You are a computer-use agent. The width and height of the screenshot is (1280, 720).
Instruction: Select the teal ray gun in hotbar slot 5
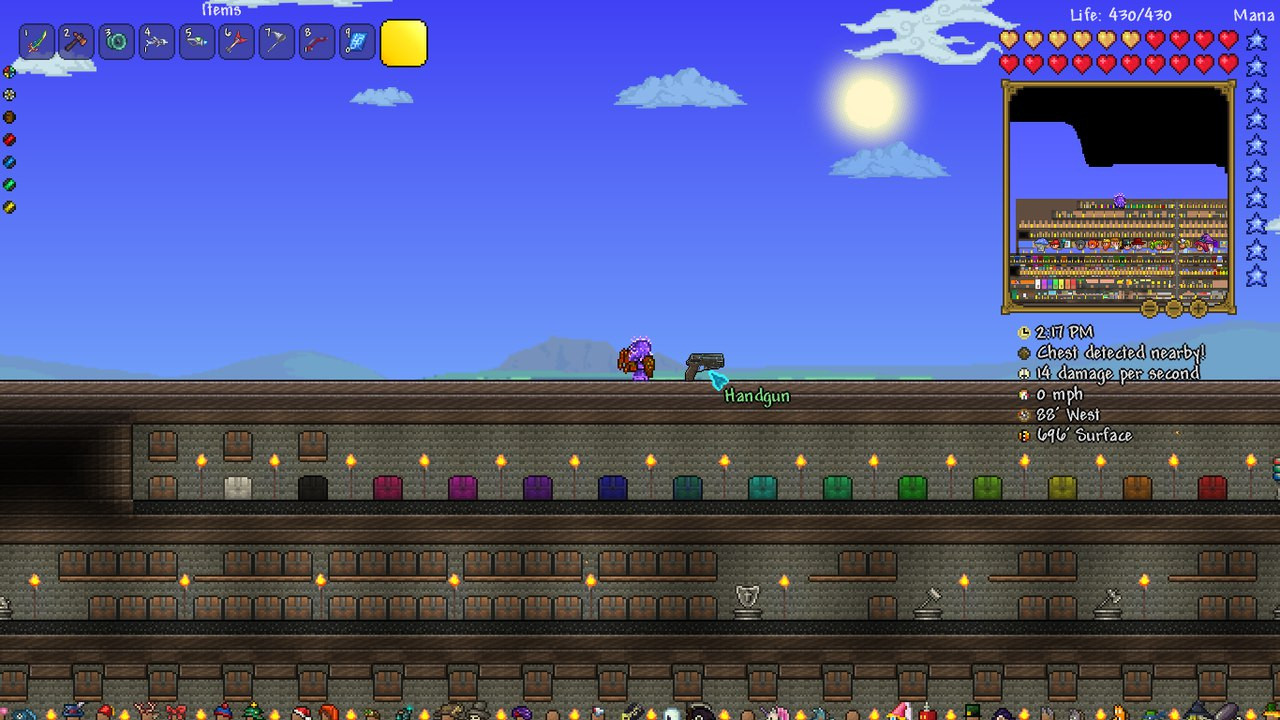pyautogui.click(x=196, y=42)
